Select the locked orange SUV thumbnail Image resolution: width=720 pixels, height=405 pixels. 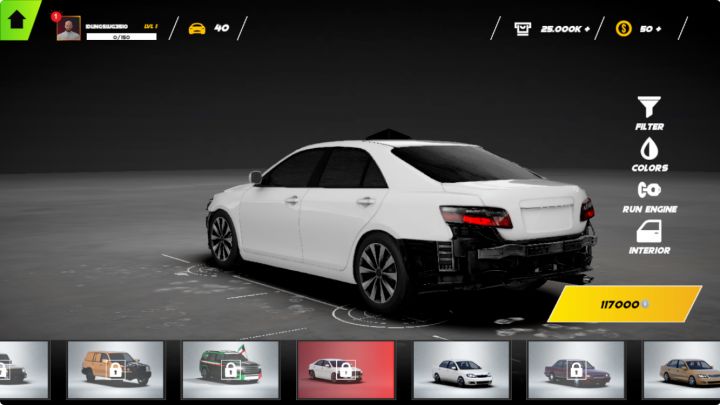tap(116, 369)
